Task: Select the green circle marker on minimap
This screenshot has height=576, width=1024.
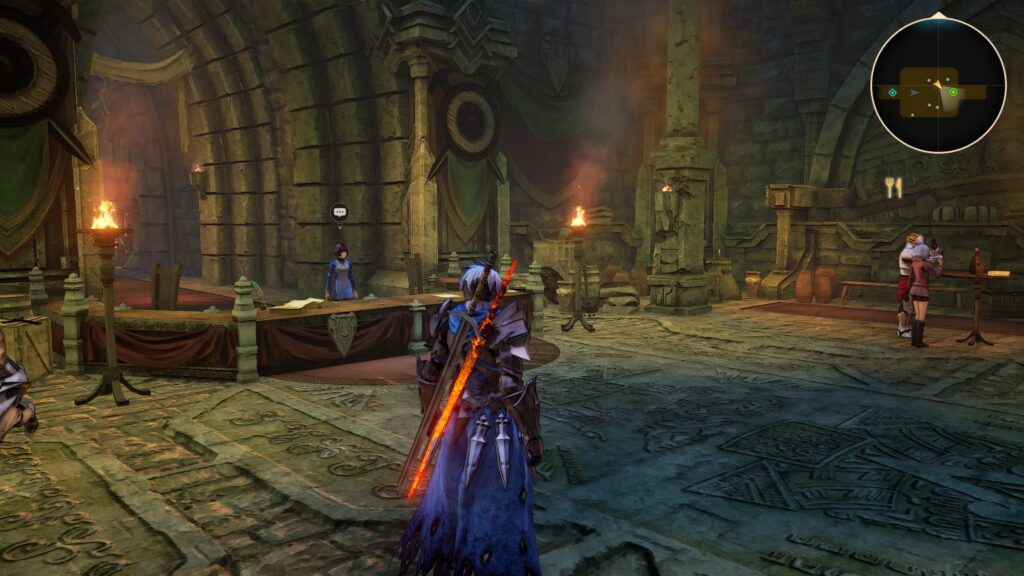Action: (953, 93)
